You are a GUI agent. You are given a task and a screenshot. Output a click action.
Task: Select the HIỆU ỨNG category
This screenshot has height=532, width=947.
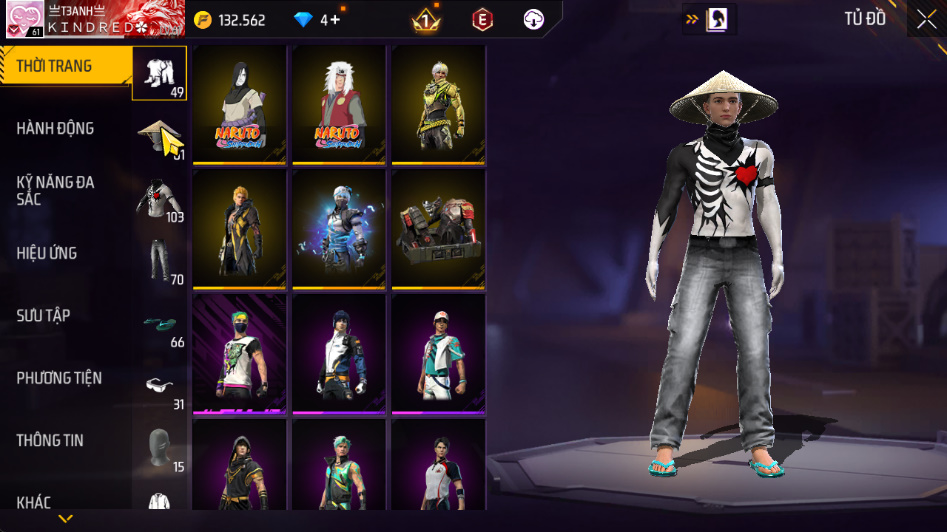47,253
